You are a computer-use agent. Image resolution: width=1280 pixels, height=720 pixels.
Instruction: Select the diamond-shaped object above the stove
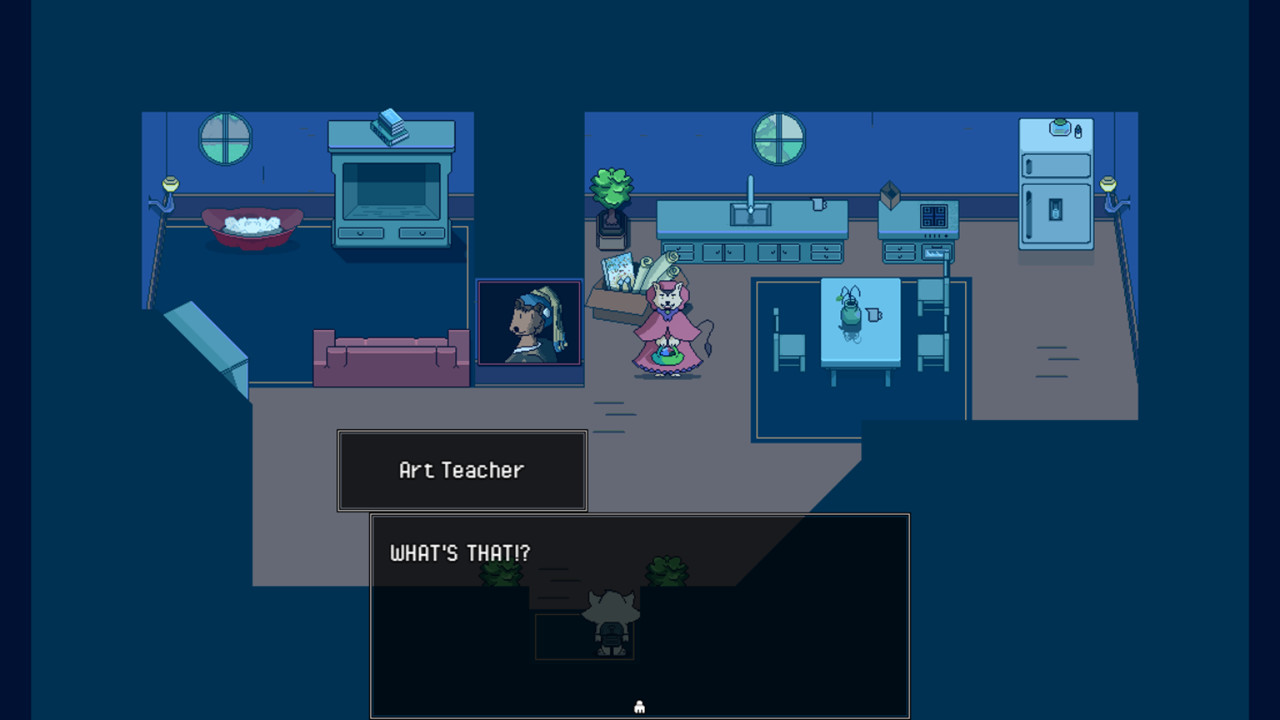tap(890, 196)
